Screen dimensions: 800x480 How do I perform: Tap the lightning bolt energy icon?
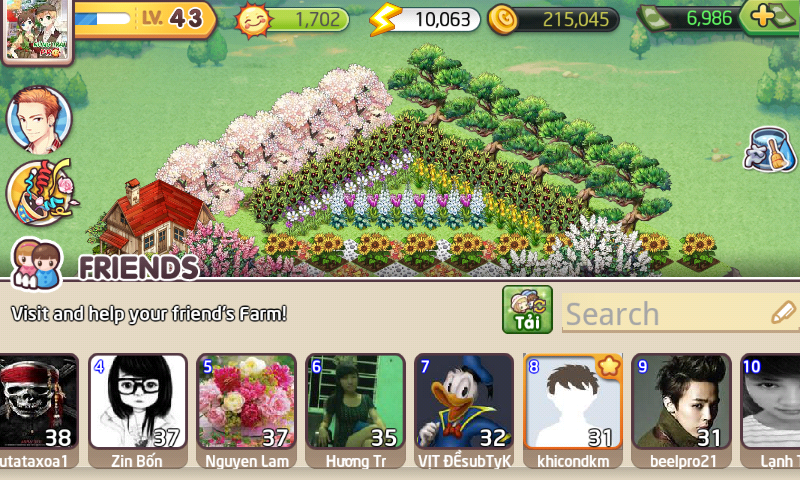click(384, 19)
